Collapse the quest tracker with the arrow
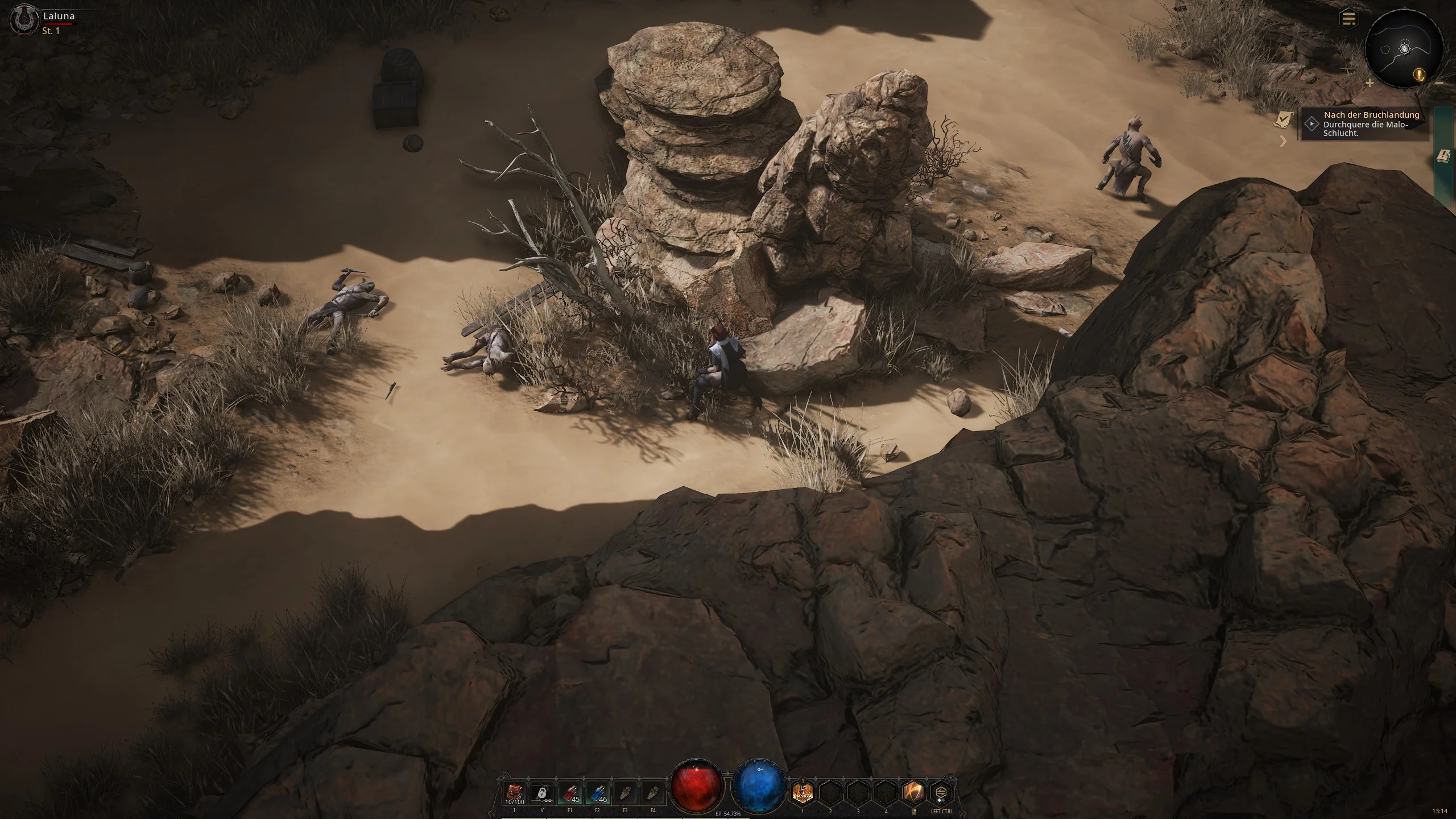The height and width of the screenshot is (819, 1456). click(x=1283, y=141)
